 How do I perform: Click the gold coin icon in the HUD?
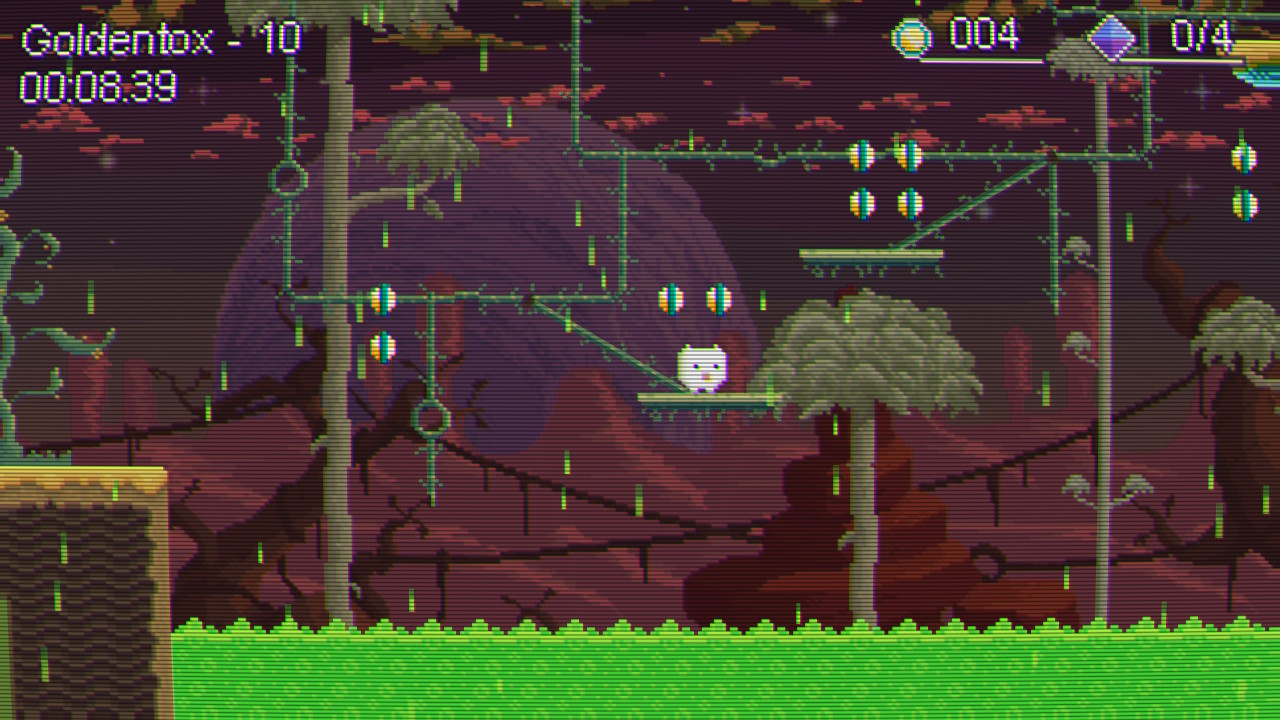pyautogui.click(x=915, y=36)
